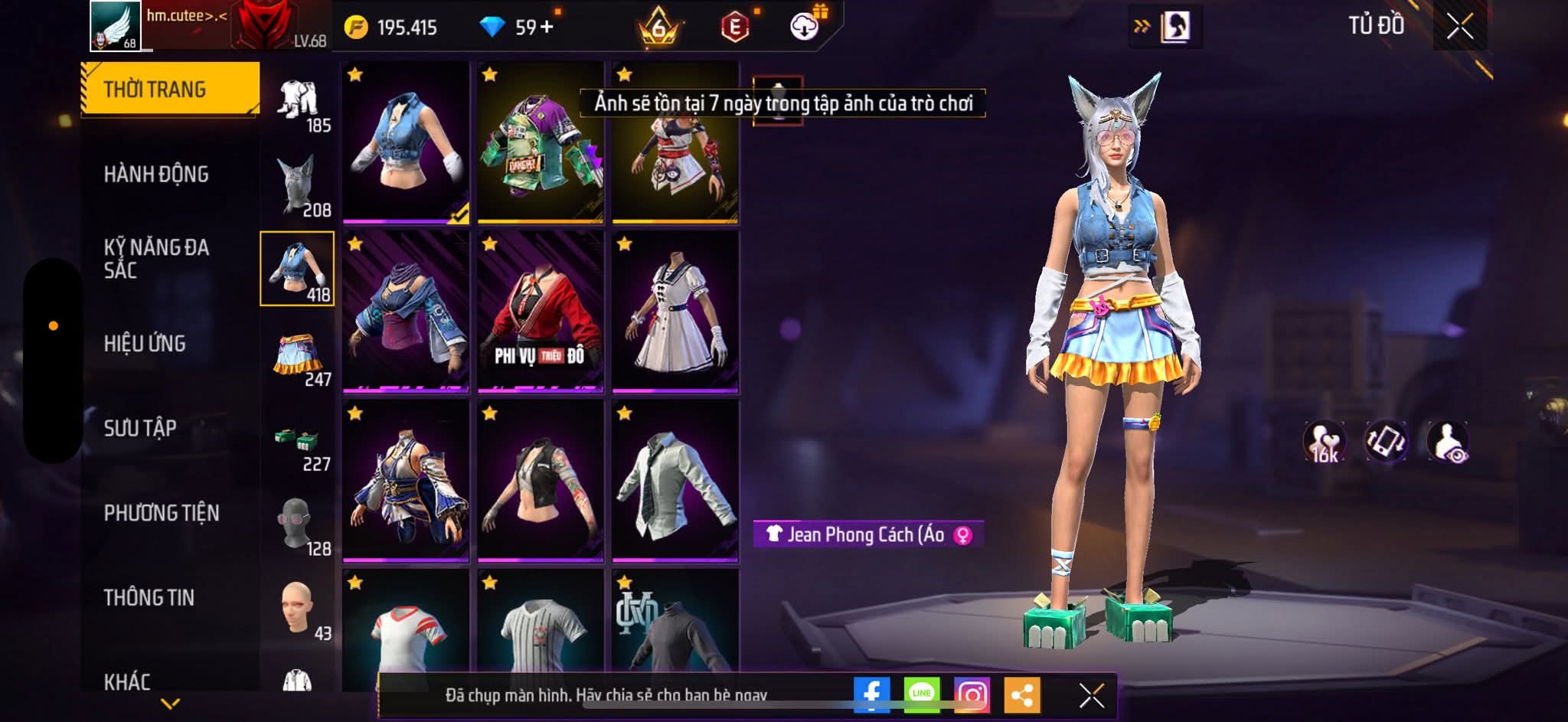Choose the white sailor dress top
This screenshot has width=1568, height=722.
675,312
